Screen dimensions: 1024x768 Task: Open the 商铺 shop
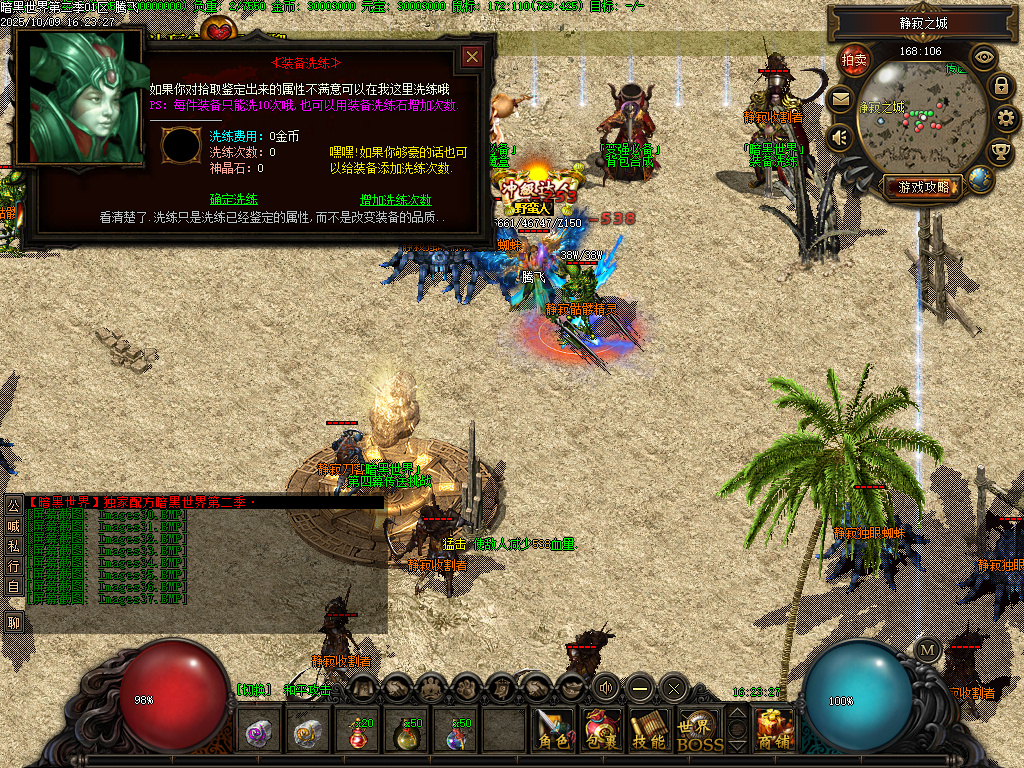[775, 730]
